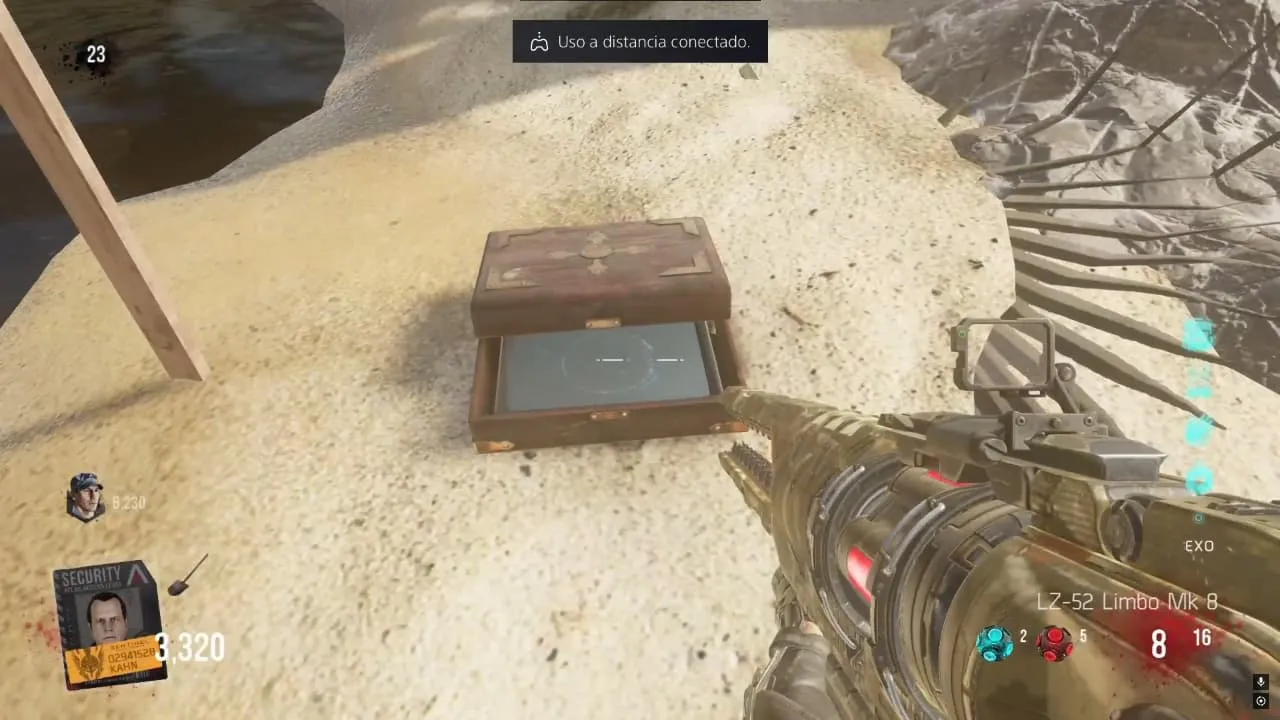Choose the cyan grenade icon
This screenshot has width=1280, height=720.
click(994, 642)
